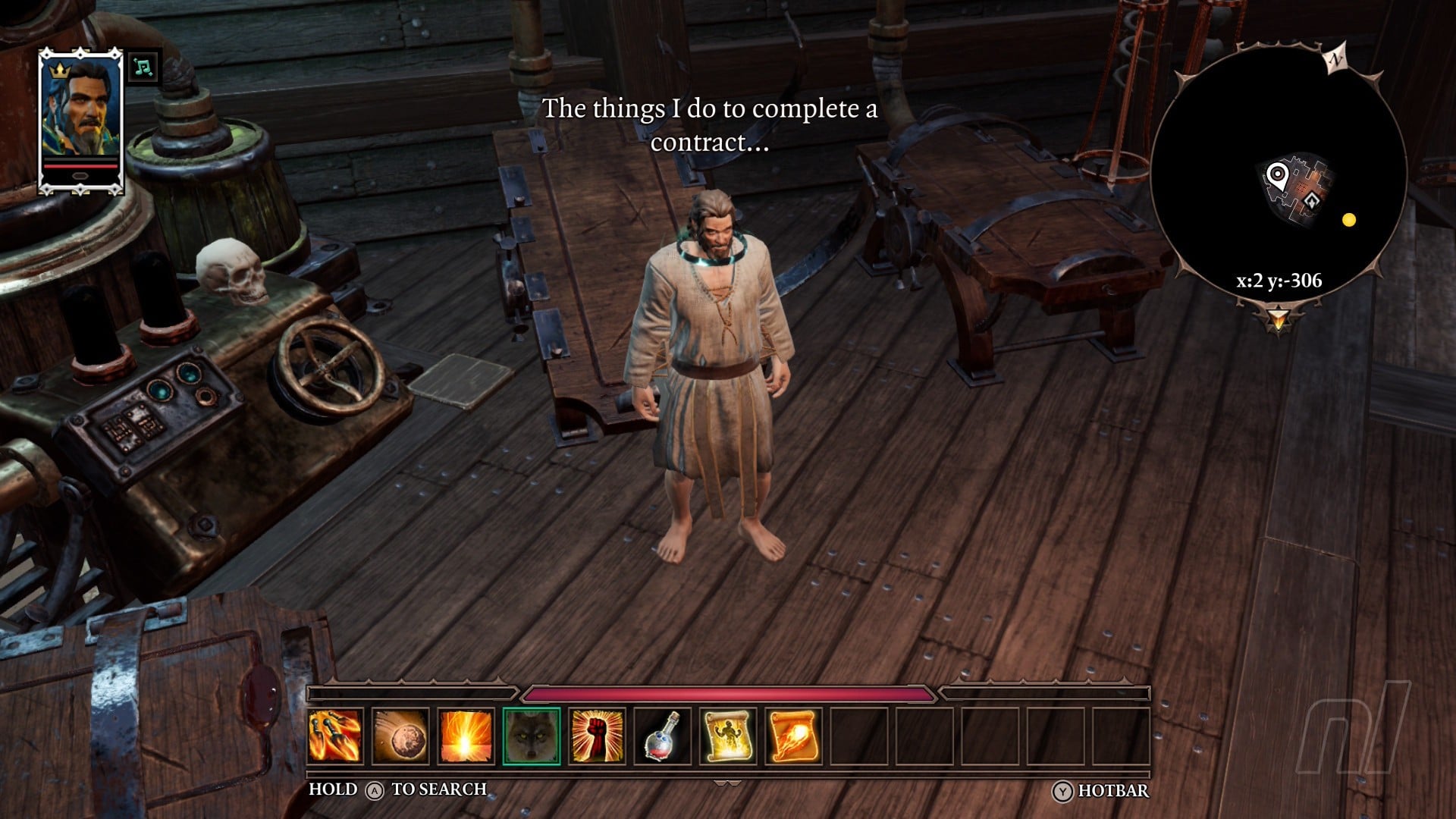The image size is (1456, 819).
Task: Expand the arrow beneath the hotbar
Action: click(x=727, y=783)
